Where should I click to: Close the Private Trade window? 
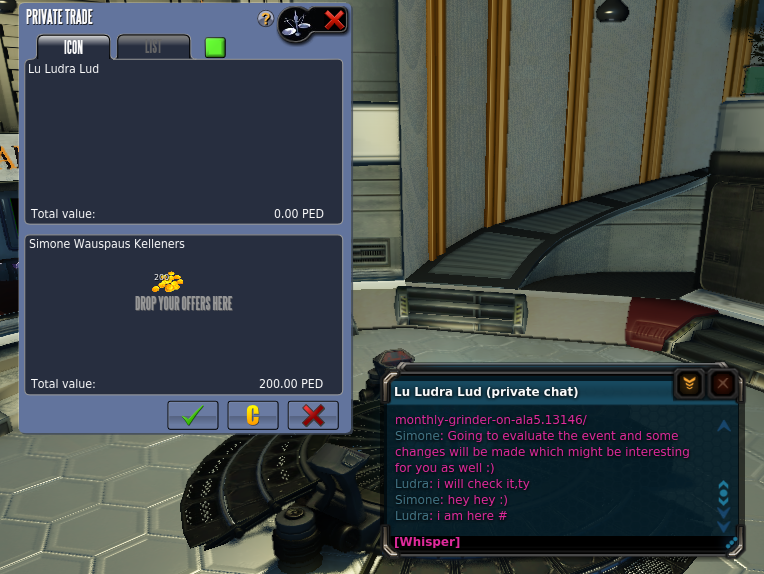(x=334, y=19)
